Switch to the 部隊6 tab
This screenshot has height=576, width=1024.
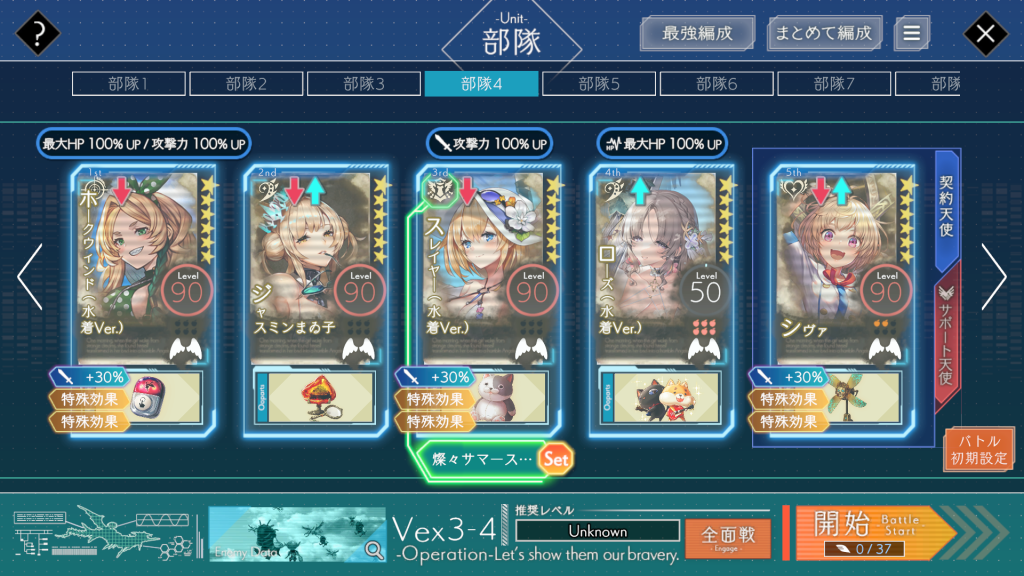[717, 84]
